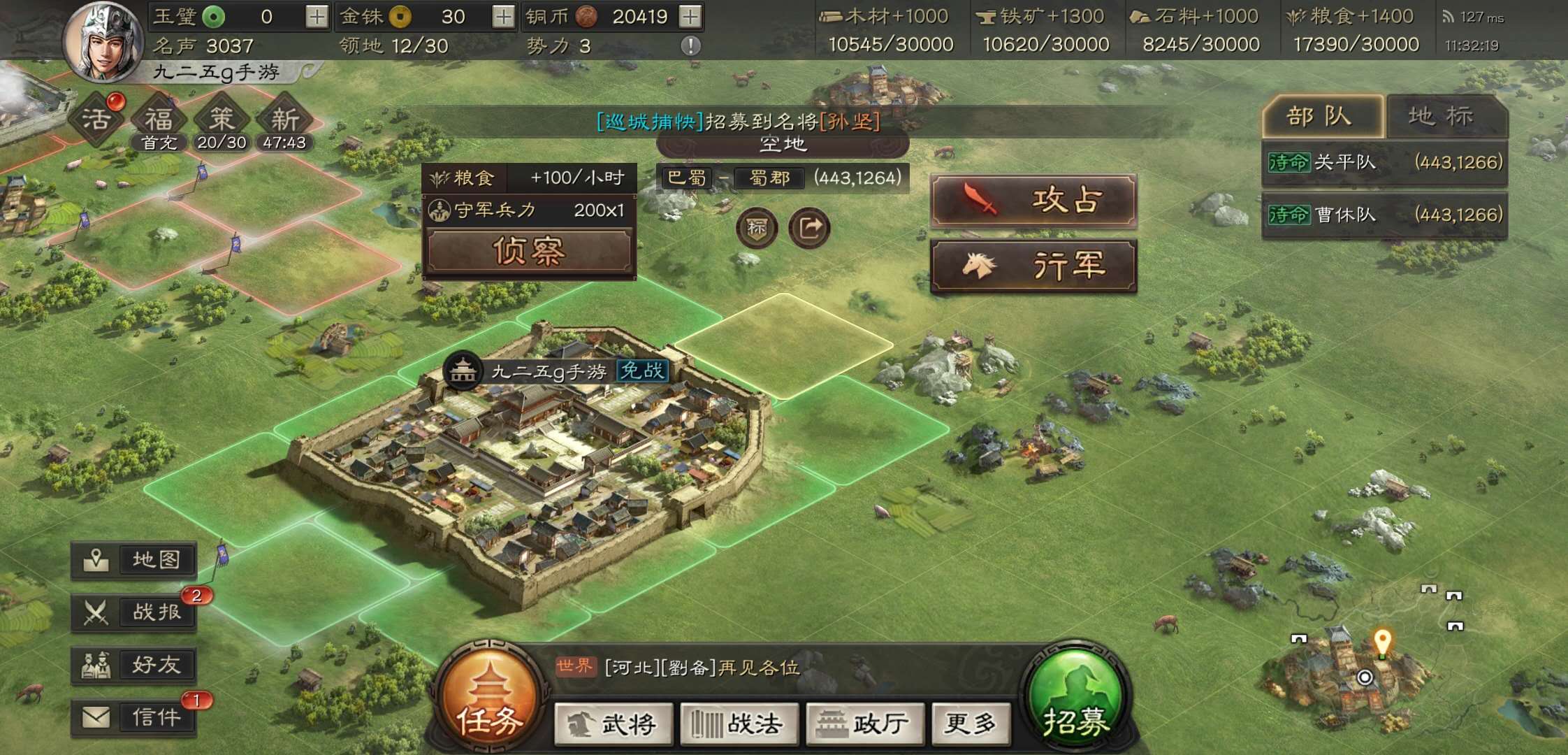Click the circular share coordinates icon

pos(809,228)
